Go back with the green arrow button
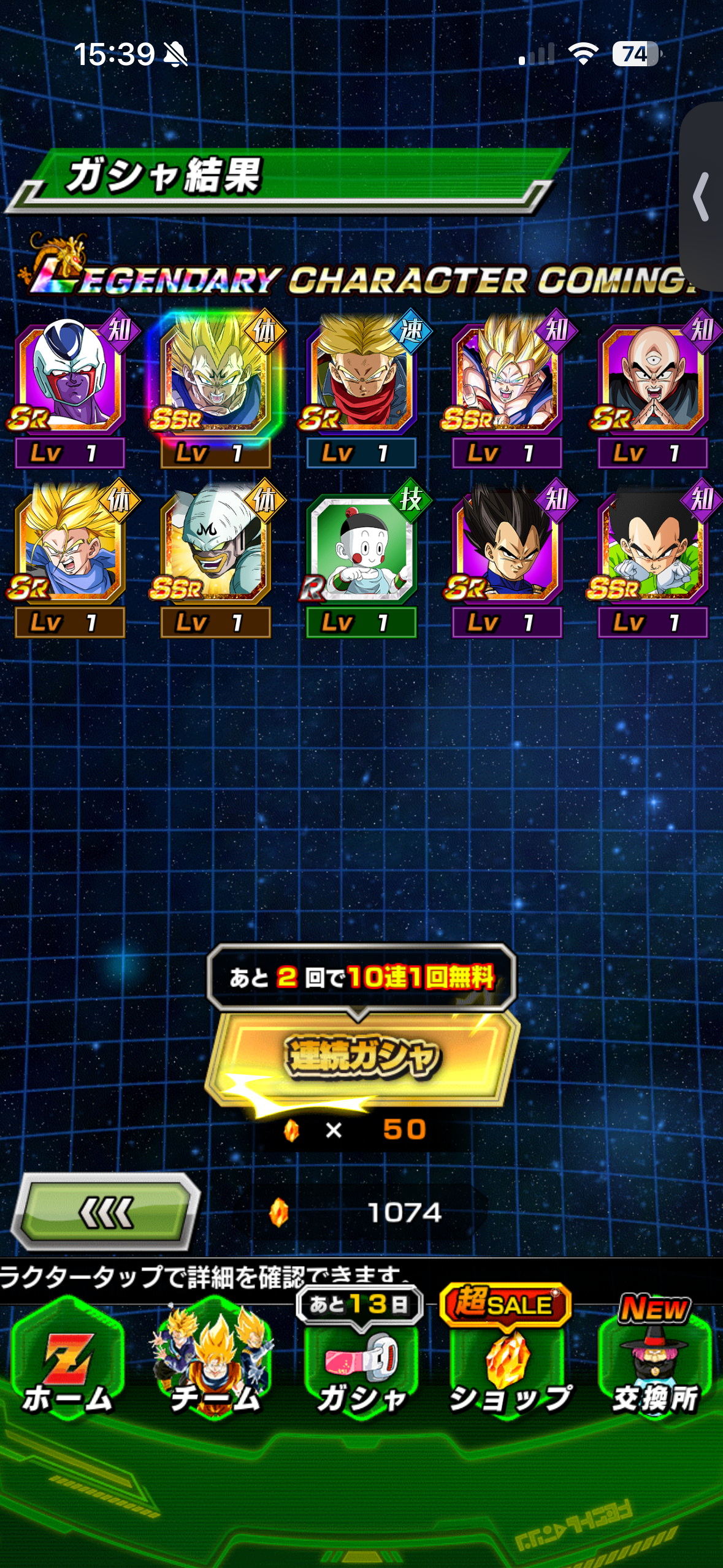Image resolution: width=723 pixels, height=1568 pixels. pos(107,1212)
